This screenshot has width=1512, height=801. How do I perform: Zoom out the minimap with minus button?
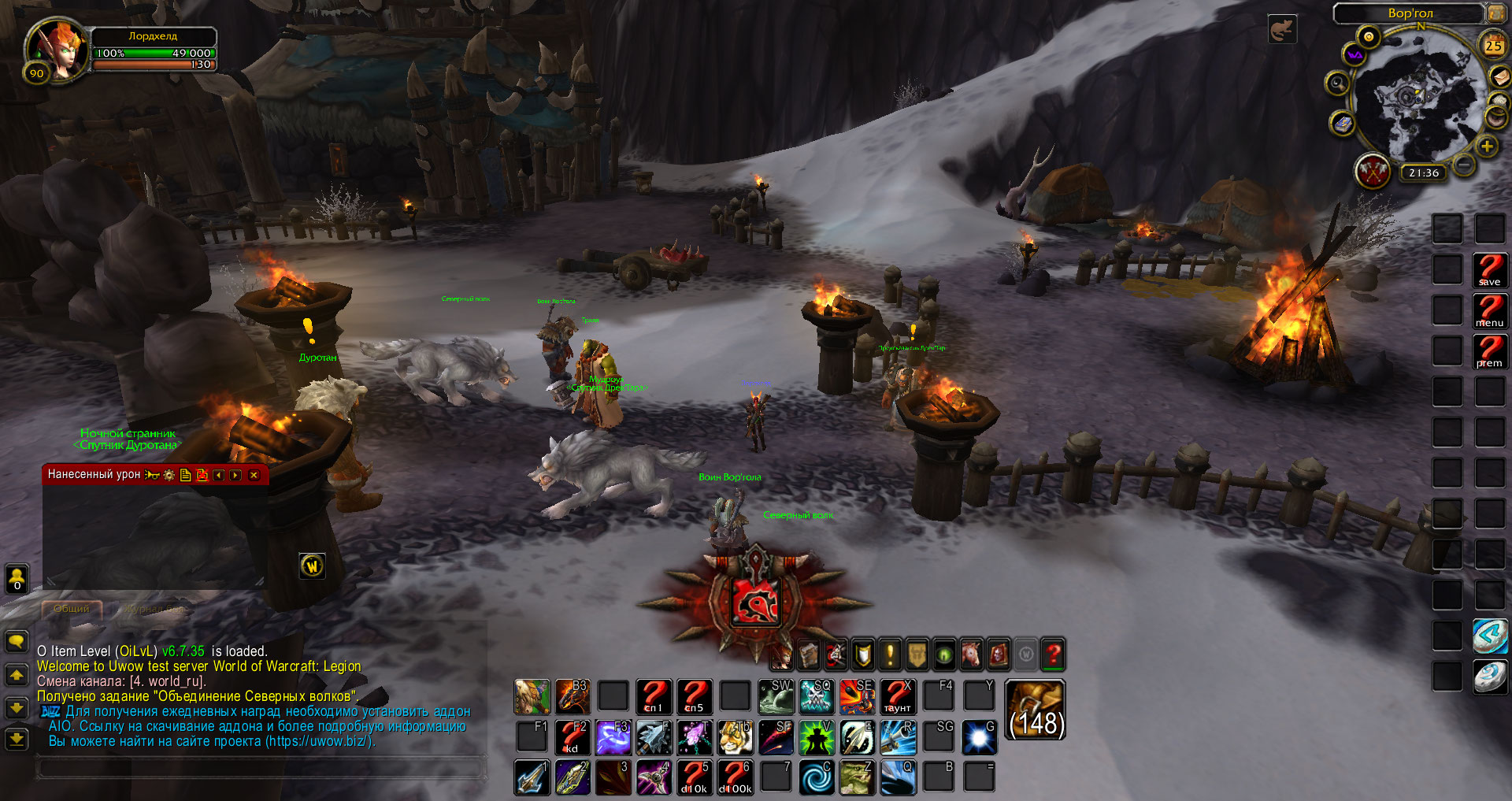tap(1463, 165)
